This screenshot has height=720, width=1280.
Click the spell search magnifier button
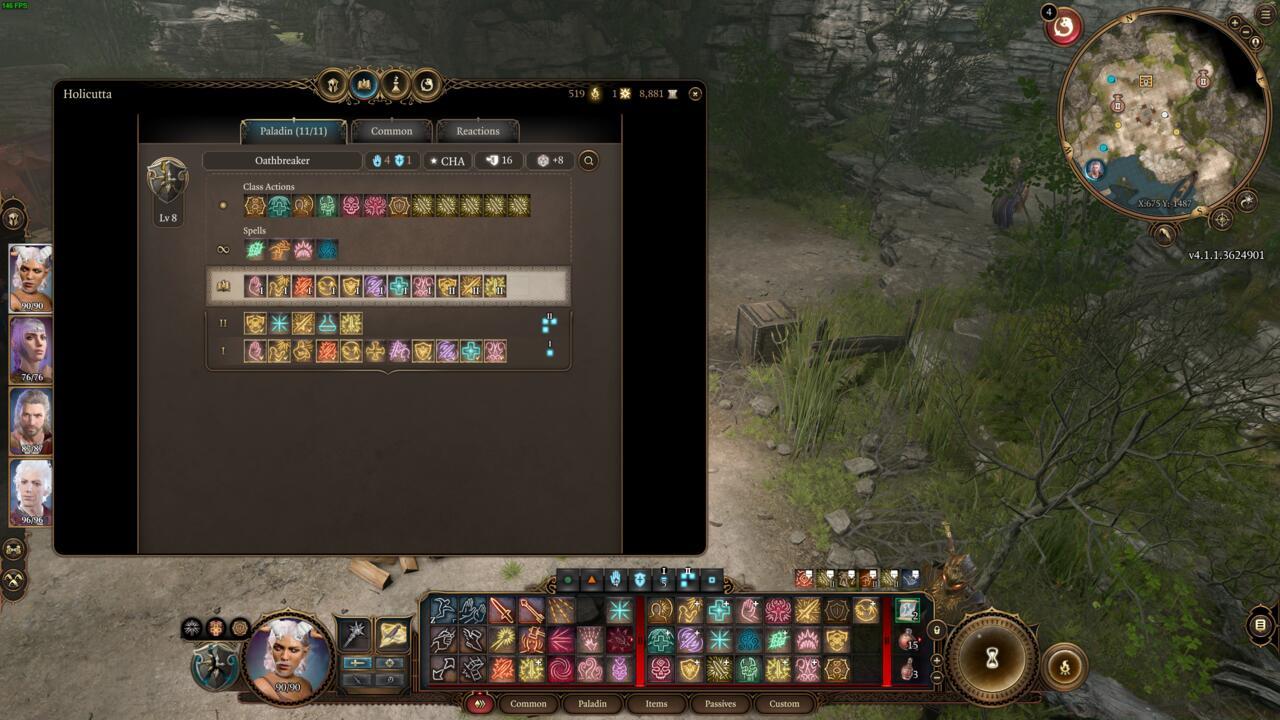[x=588, y=160]
